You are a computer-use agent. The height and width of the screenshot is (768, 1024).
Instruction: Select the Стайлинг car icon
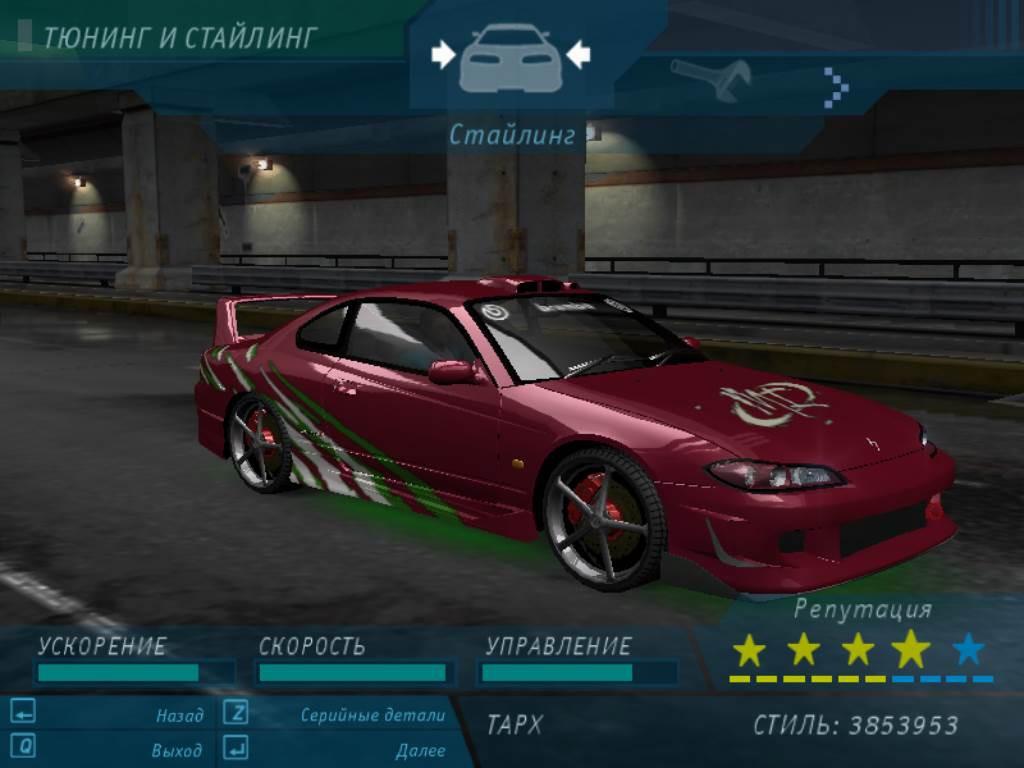[510, 58]
